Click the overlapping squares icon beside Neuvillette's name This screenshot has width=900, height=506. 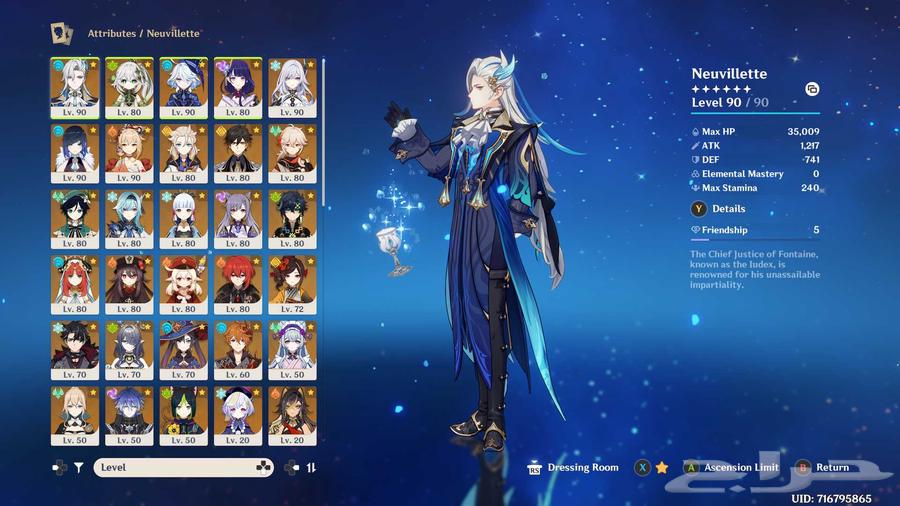coord(812,89)
